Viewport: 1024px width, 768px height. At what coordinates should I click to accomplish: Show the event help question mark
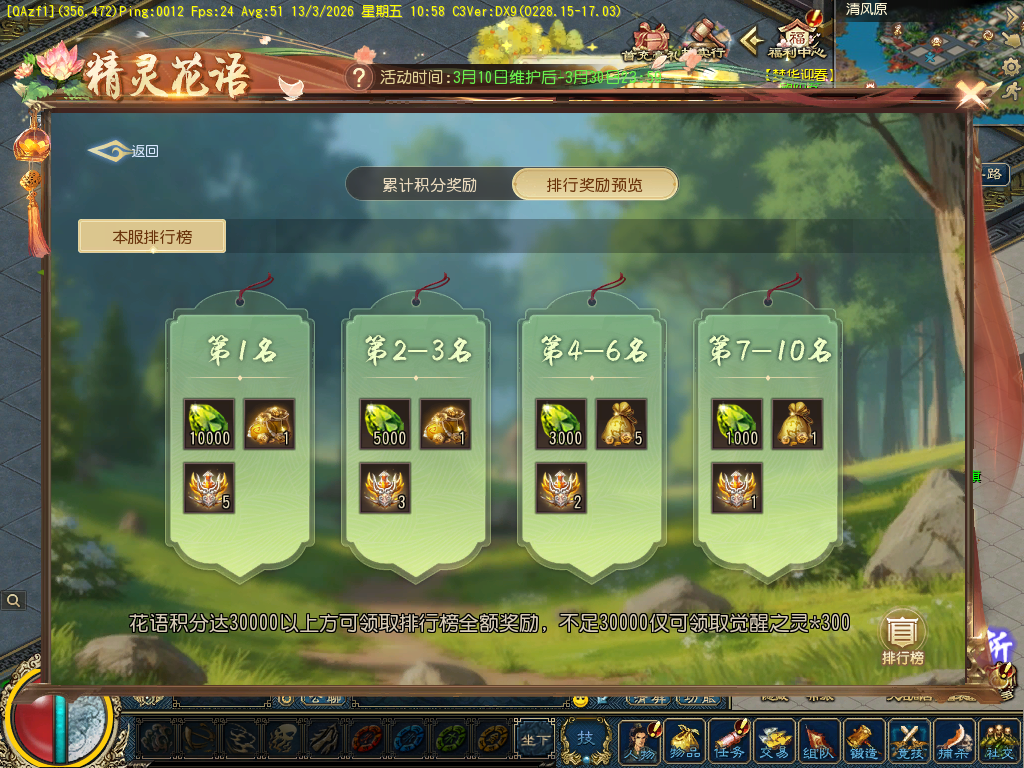(x=359, y=77)
